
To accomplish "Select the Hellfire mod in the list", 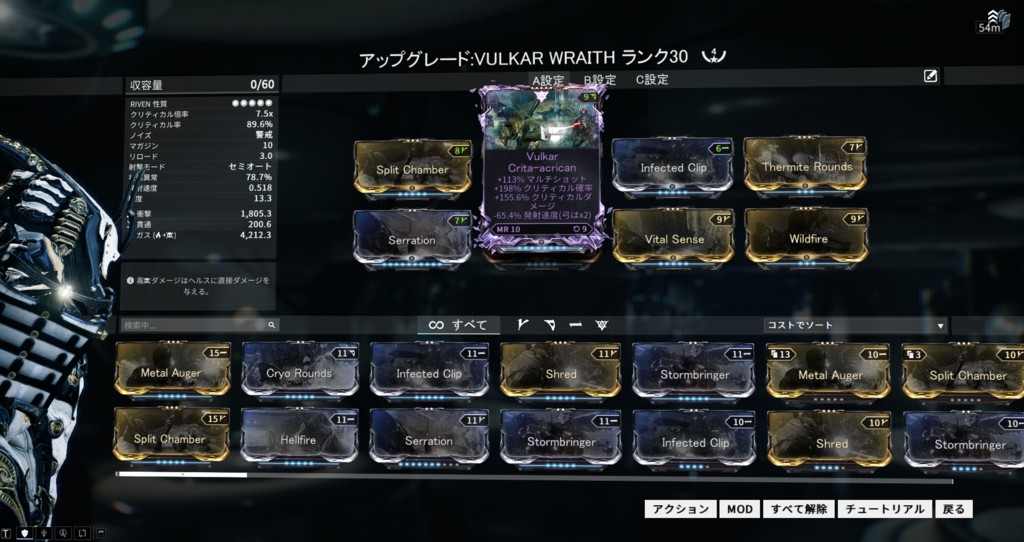I will [300, 438].
